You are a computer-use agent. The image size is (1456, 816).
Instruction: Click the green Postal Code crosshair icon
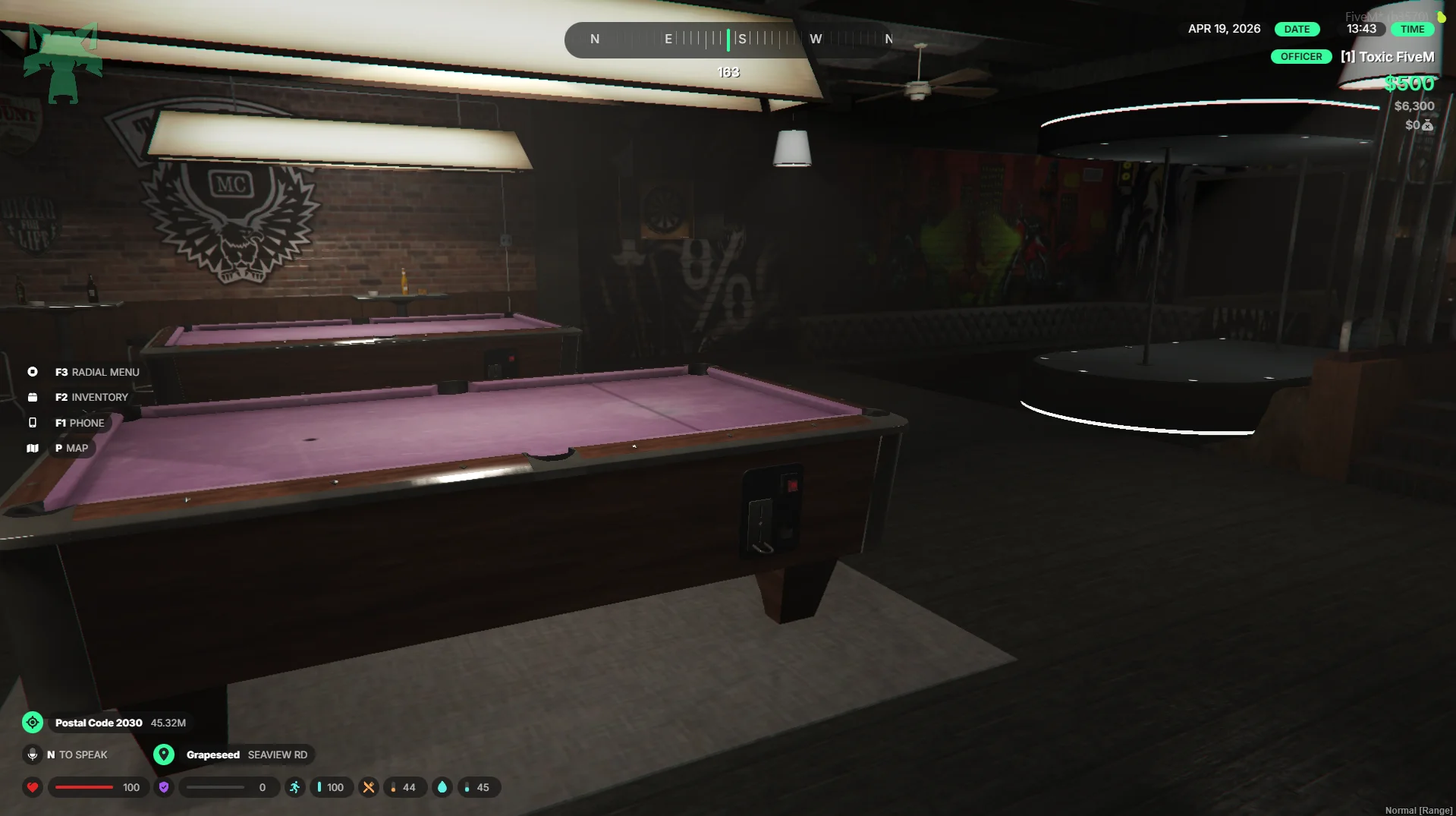33,723
